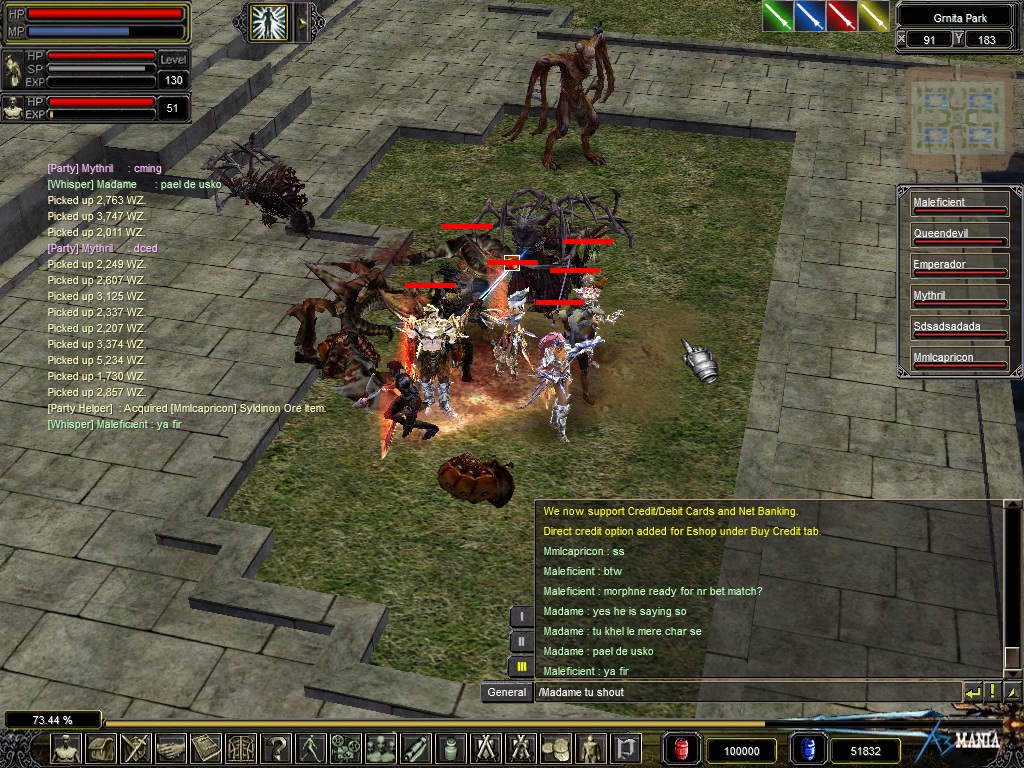
Task: Send the chat message with enter arrow button
Action: [x=973, y=692]
